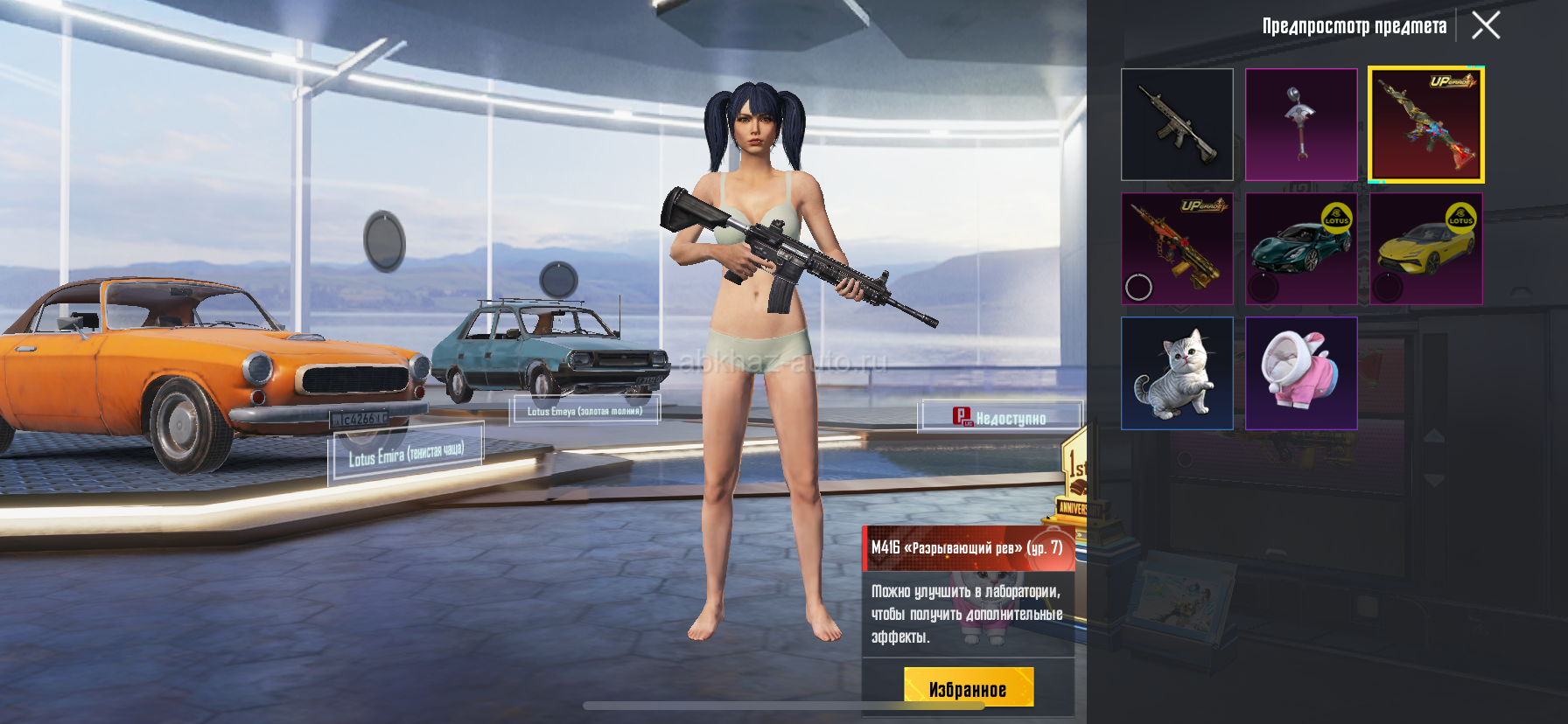Click the Недоступно parking slot label
The width and height of the screenshot is (1568, 724).
[x=1000, y=418]
